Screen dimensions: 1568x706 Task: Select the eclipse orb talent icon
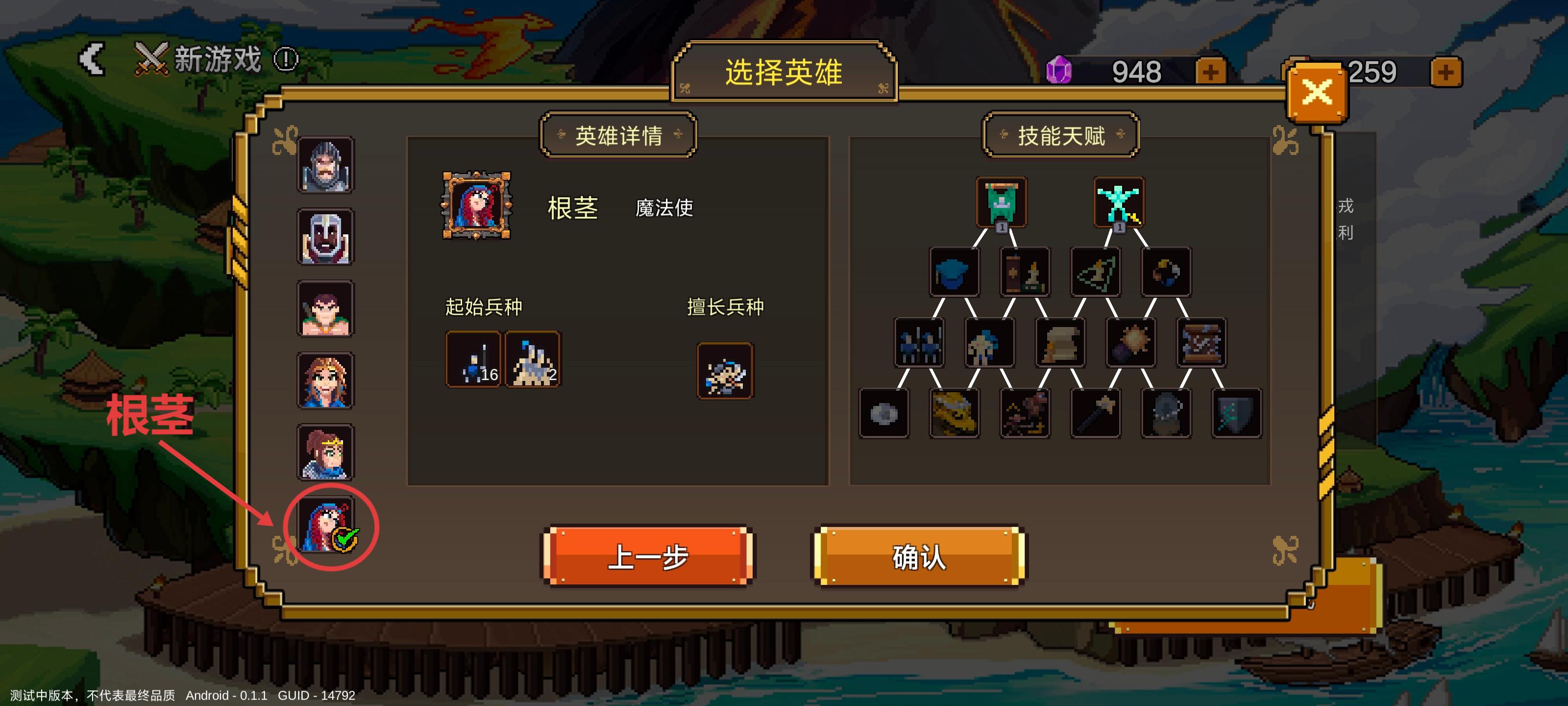pyautogui.click(x=1166, y=272)
